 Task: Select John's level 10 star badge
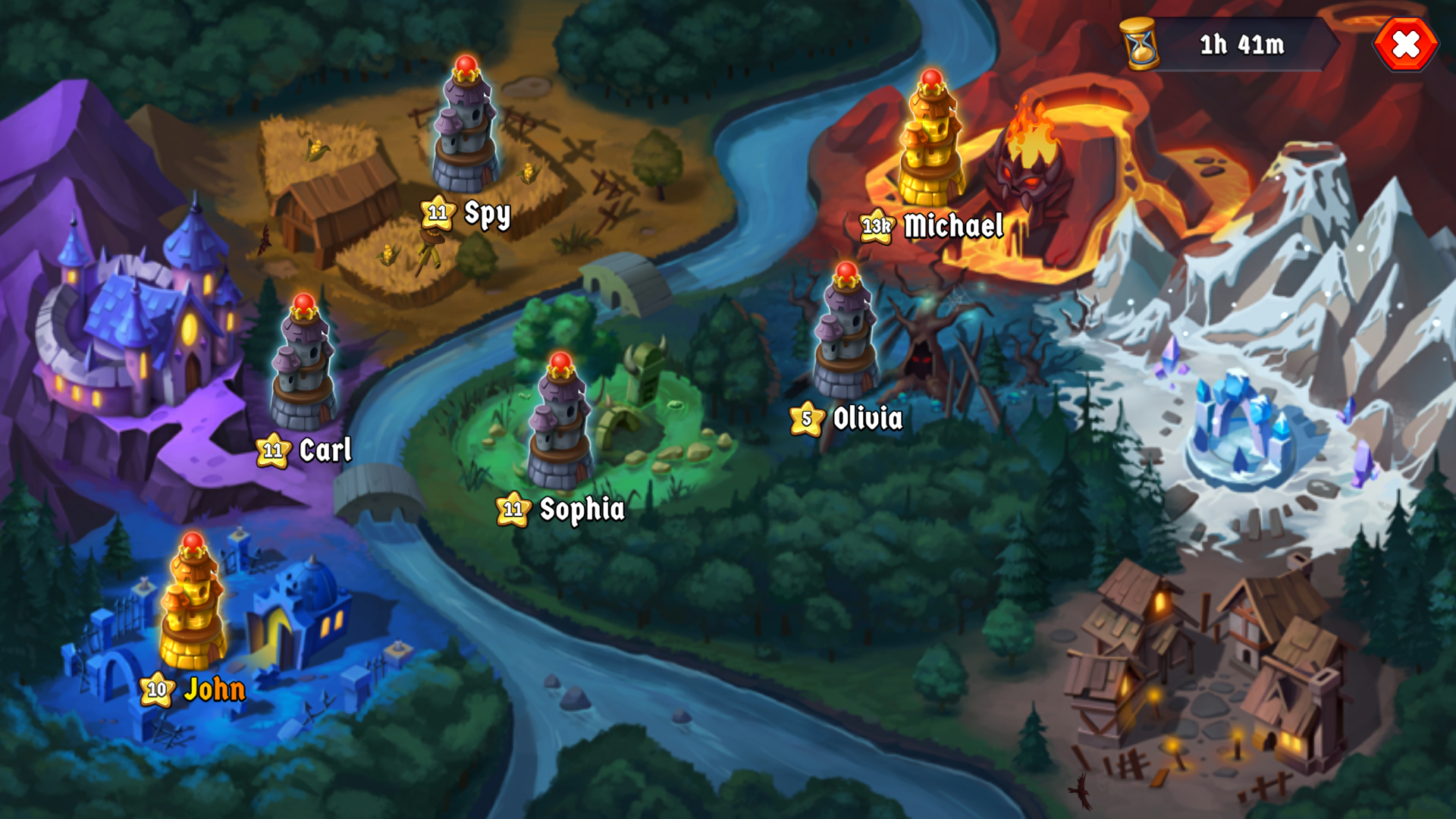158,690
